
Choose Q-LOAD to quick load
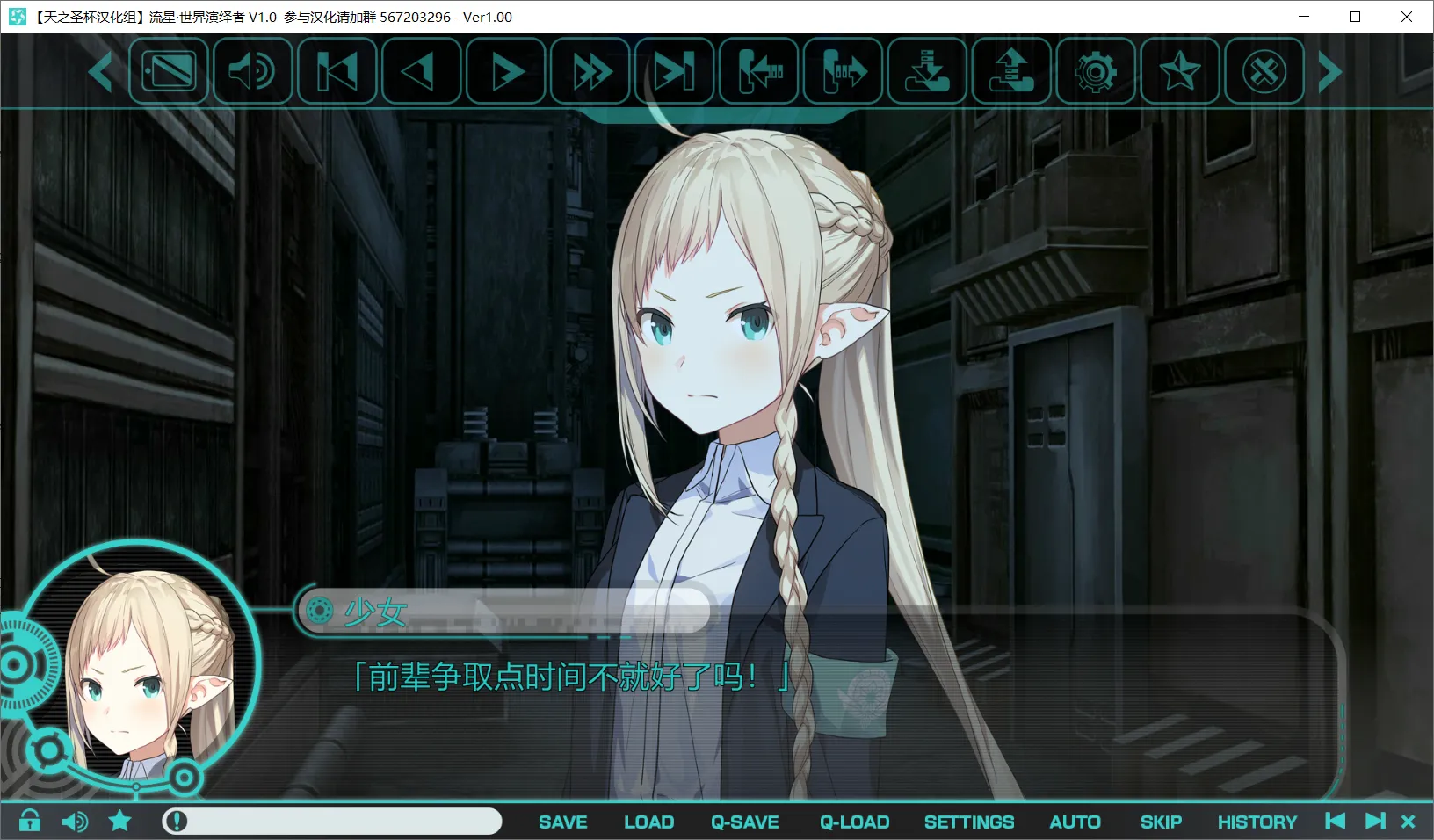point(854,822)
